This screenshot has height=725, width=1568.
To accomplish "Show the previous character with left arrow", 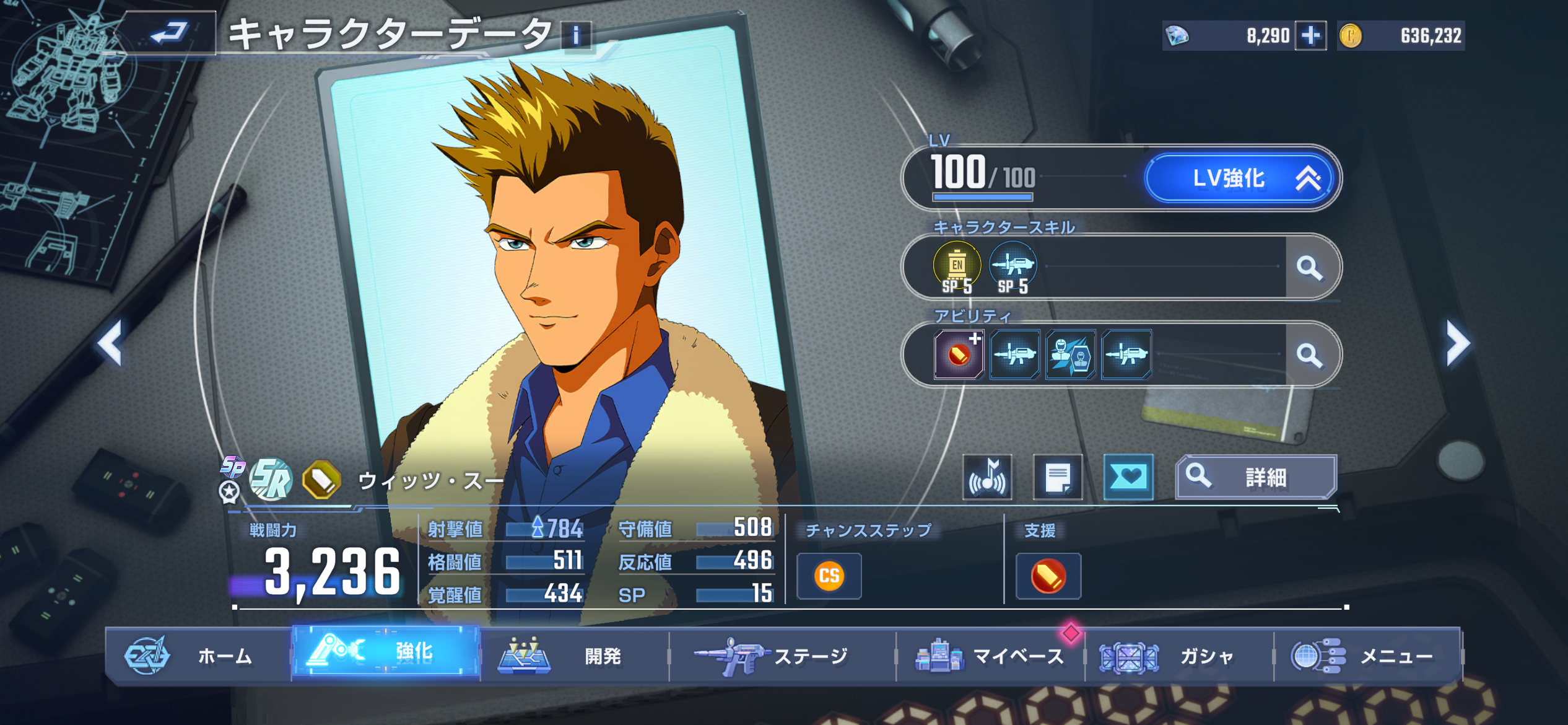I will tap(111, 343).
